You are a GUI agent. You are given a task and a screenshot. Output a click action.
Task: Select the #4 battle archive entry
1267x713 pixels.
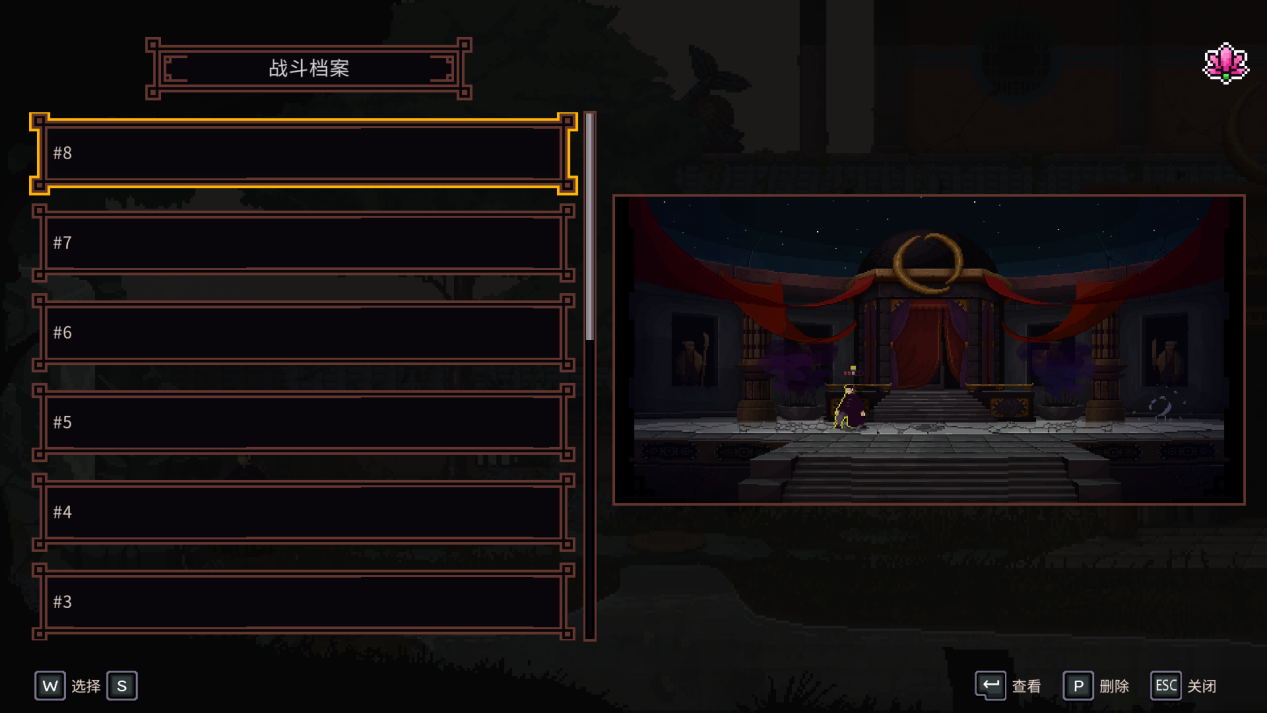303,512
